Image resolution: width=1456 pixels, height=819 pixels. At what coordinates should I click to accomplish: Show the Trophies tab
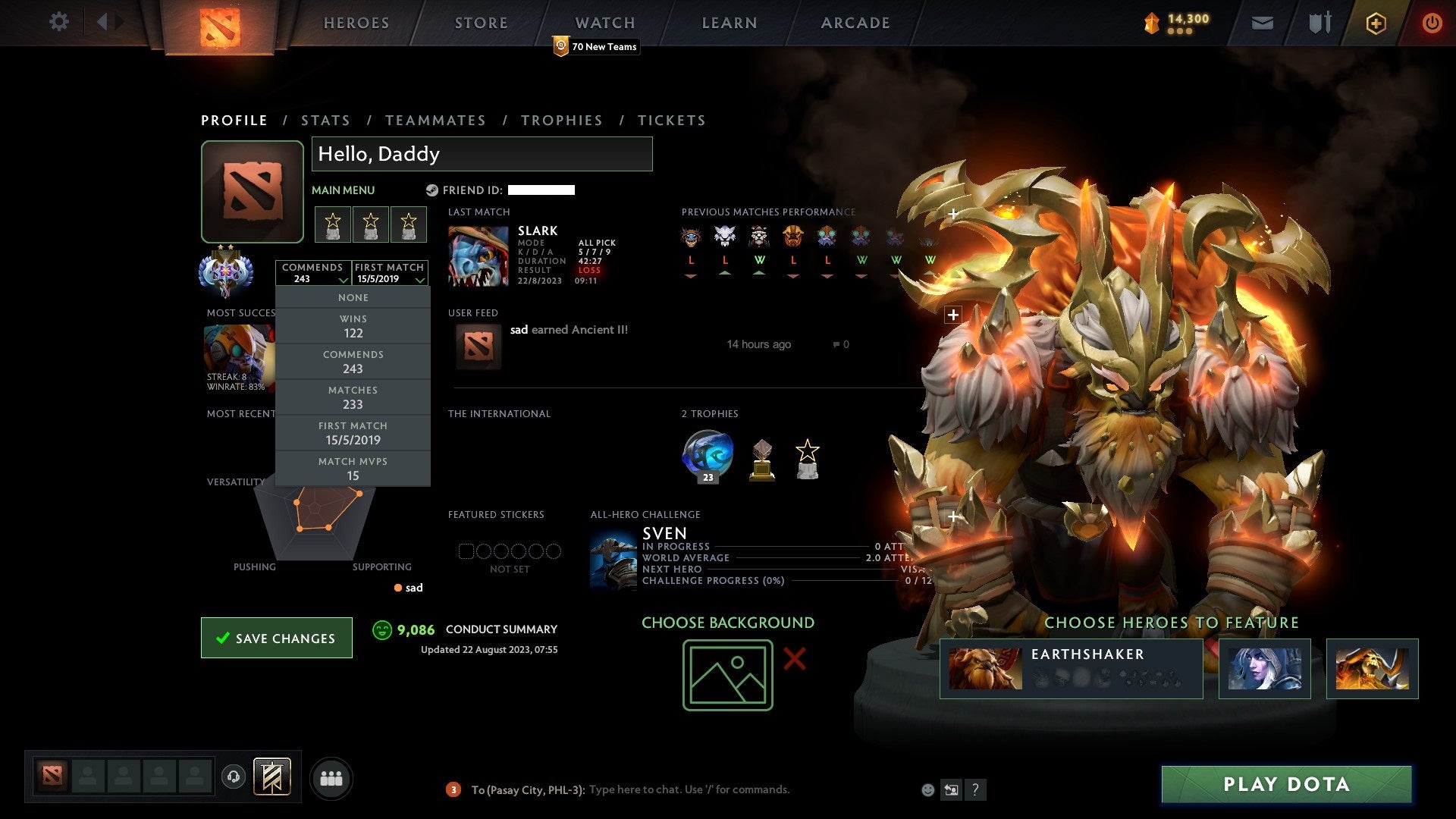pos(561,121)
